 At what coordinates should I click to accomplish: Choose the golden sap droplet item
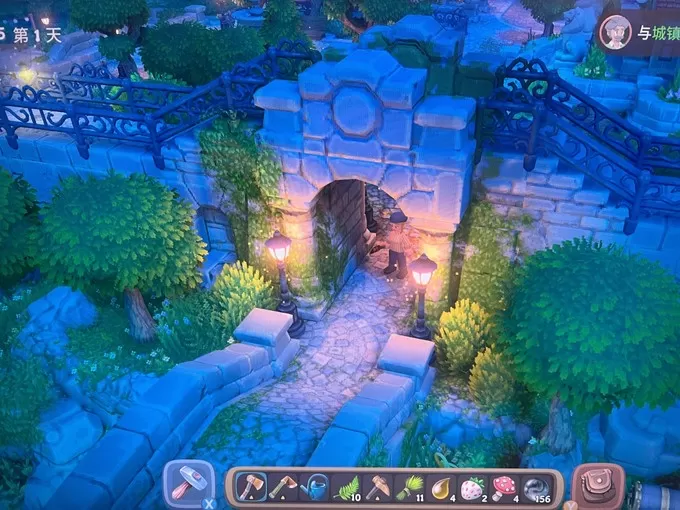(x=441, y=488)
